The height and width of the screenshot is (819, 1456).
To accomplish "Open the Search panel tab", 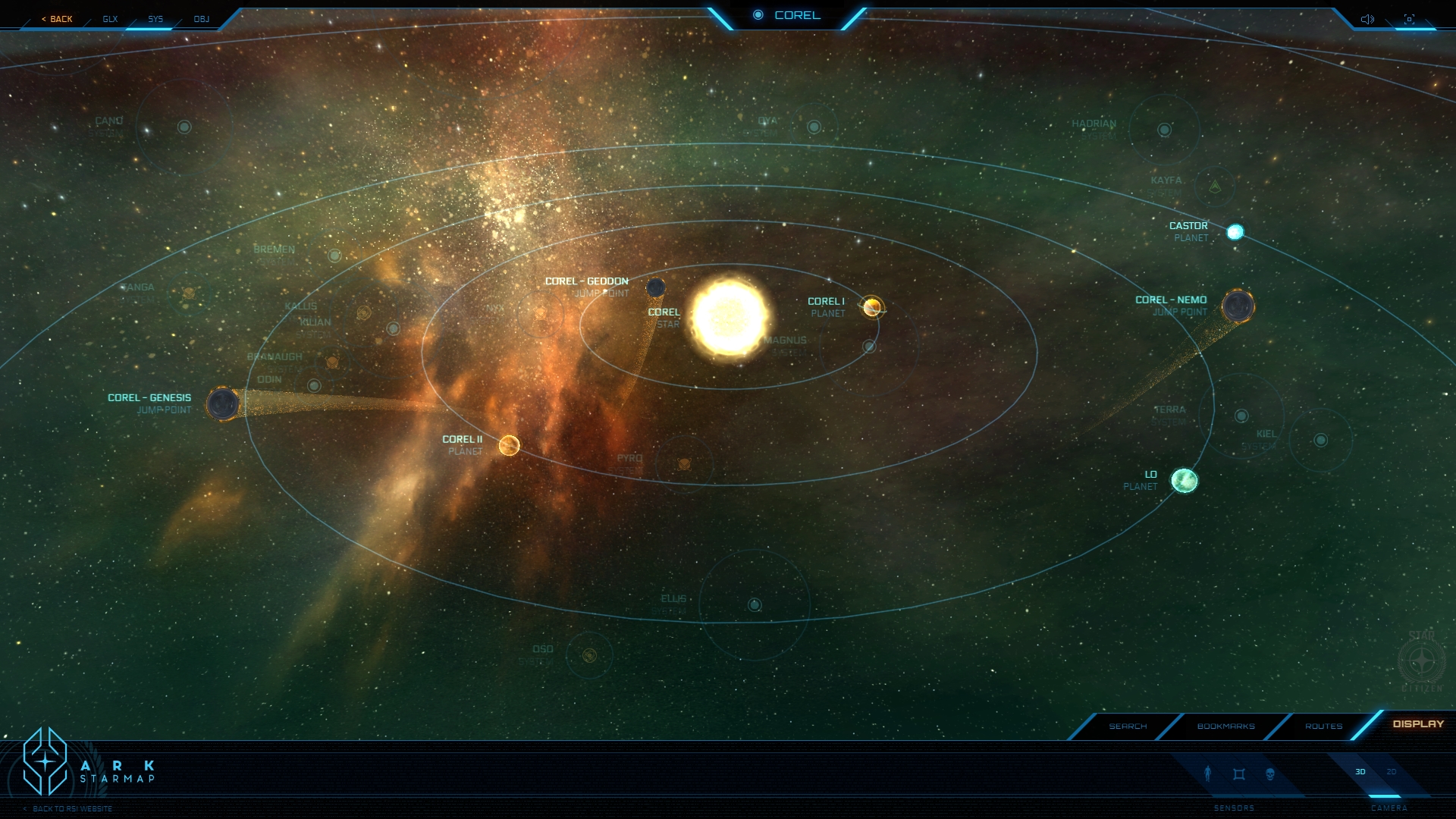I will click(1128, 726).
